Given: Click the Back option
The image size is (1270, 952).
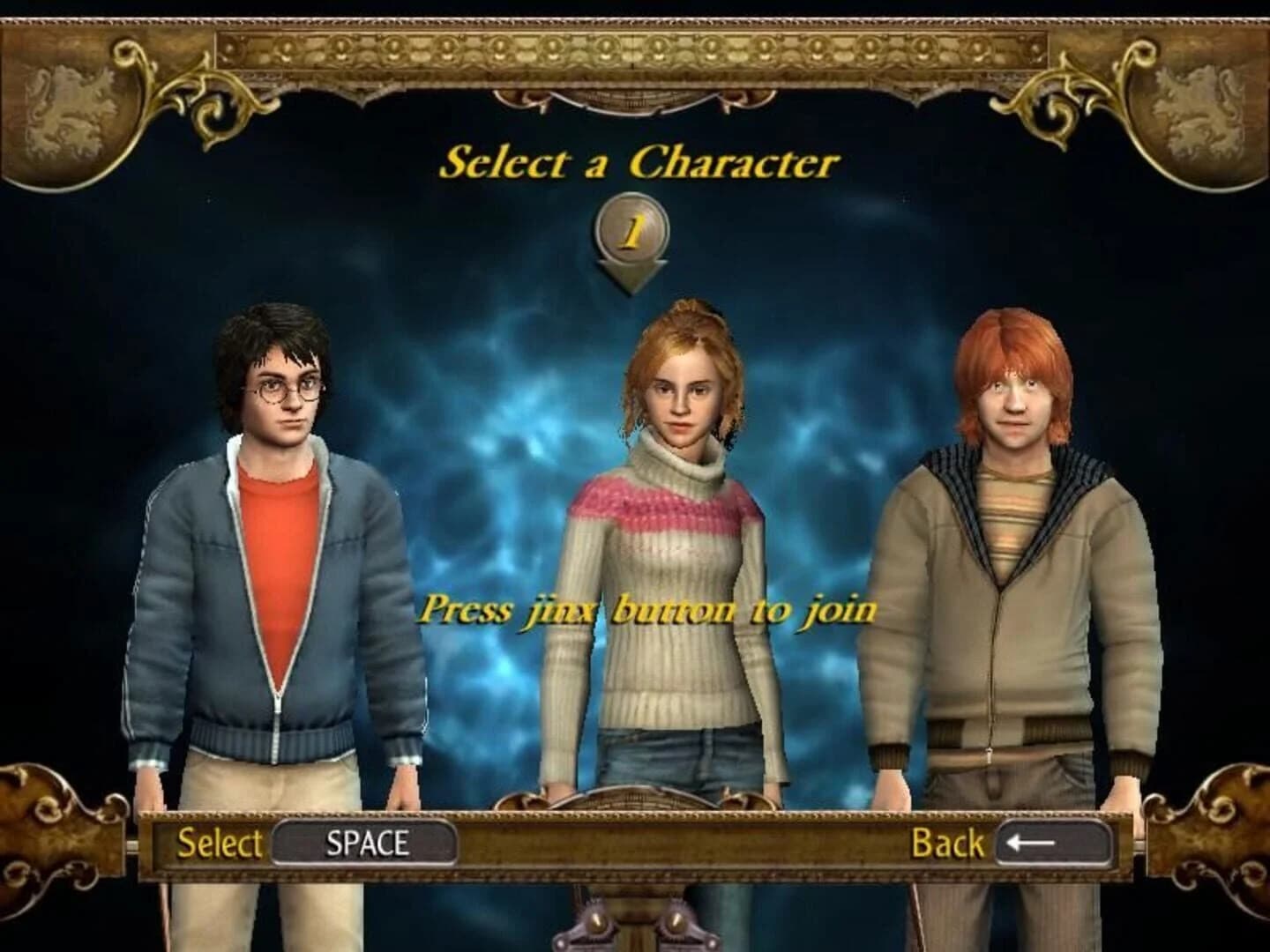Looking at the screenshot, I should (948, 844).
